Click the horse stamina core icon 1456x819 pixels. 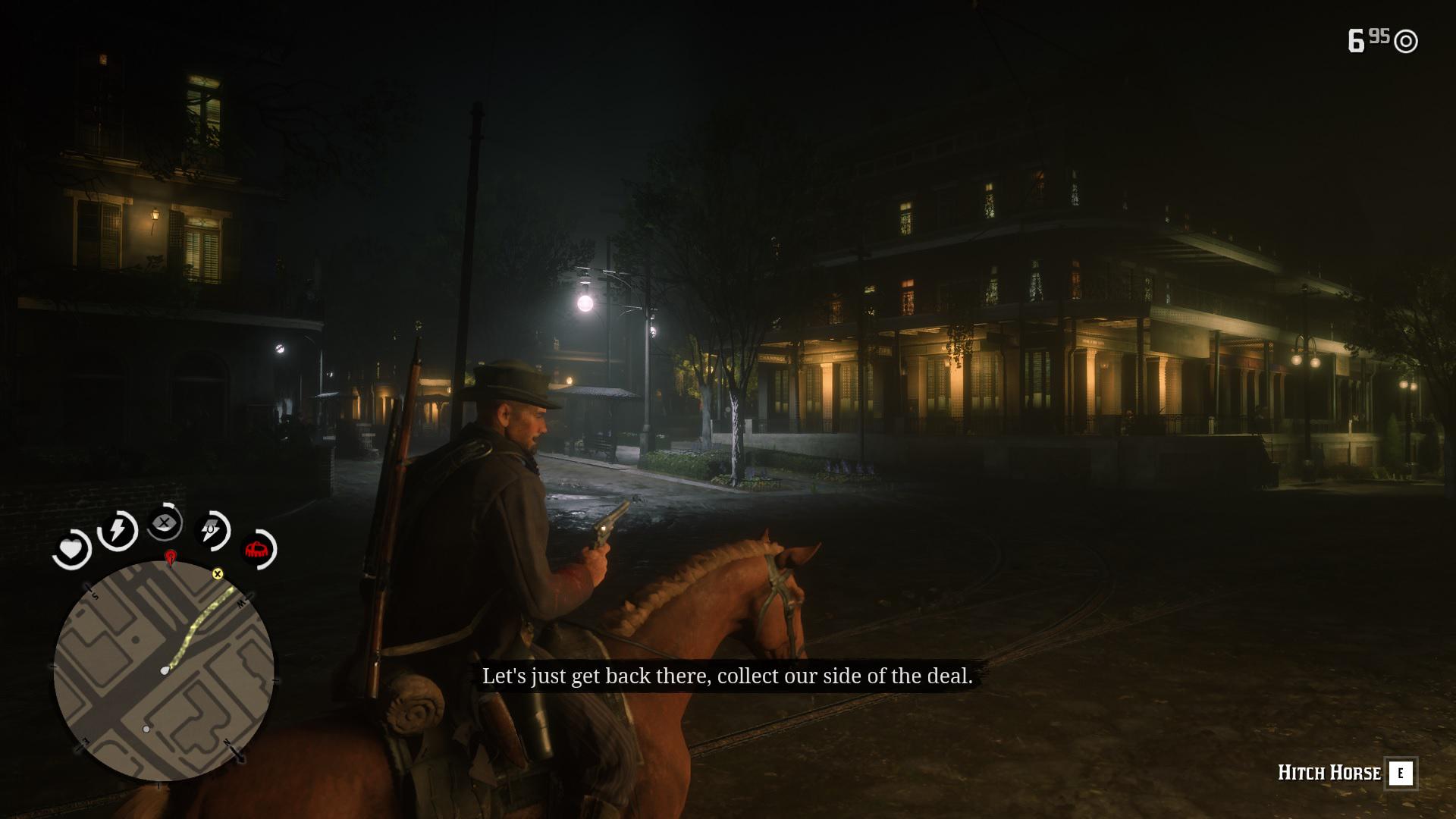coord(212,530)
